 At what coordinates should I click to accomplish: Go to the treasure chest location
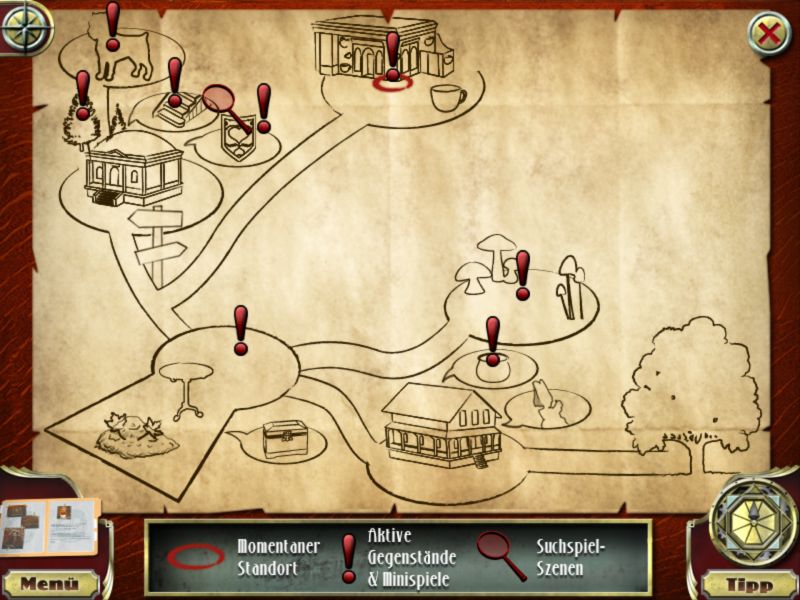[x=284, y=438]
